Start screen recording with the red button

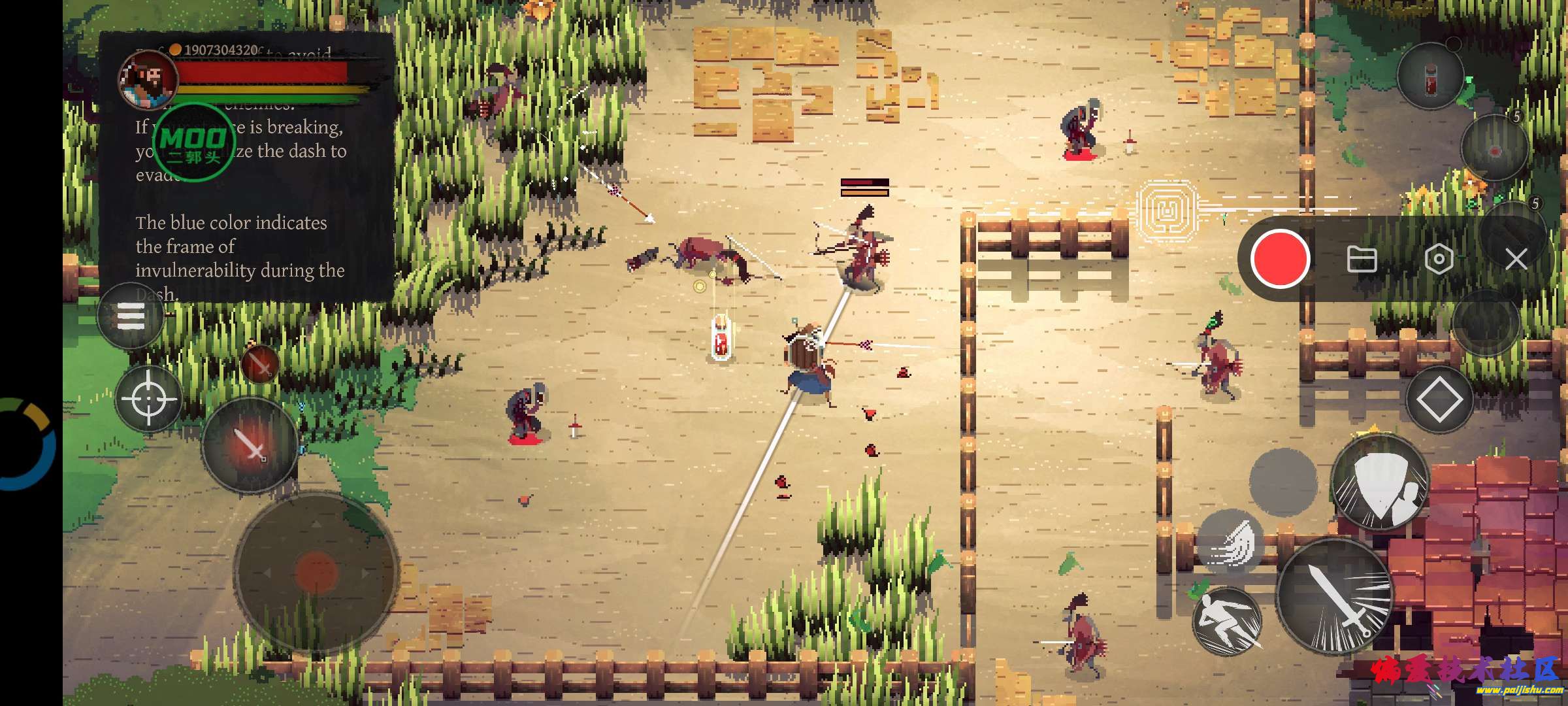[1280, 259]
